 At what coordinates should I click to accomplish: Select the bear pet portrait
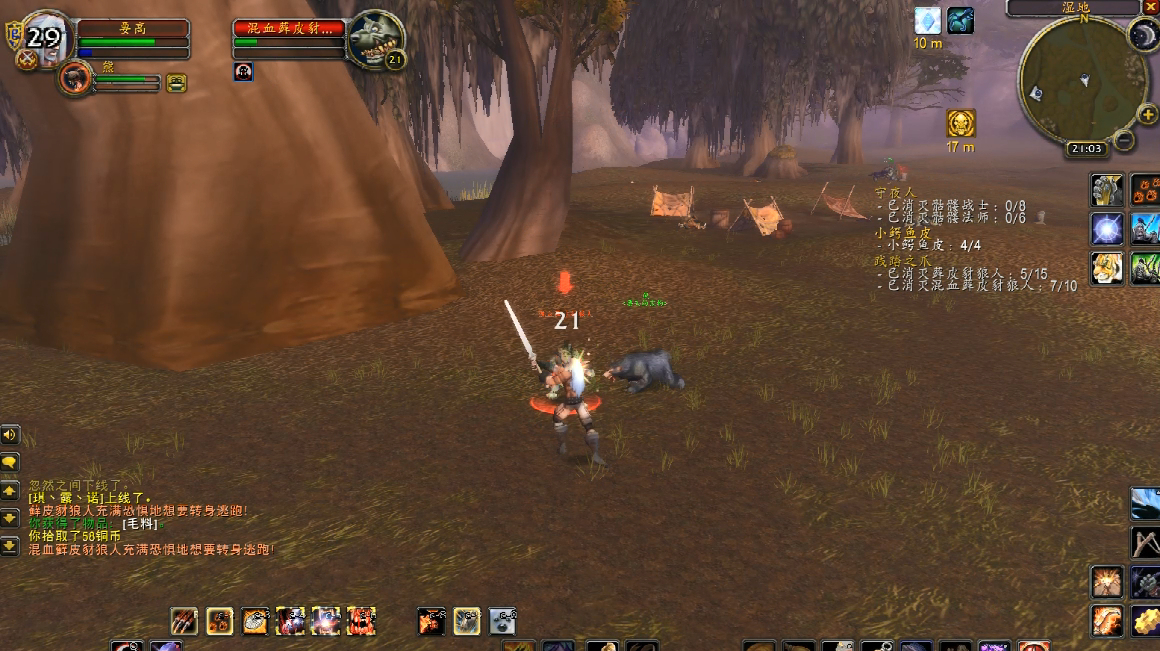tap(75, 77)
